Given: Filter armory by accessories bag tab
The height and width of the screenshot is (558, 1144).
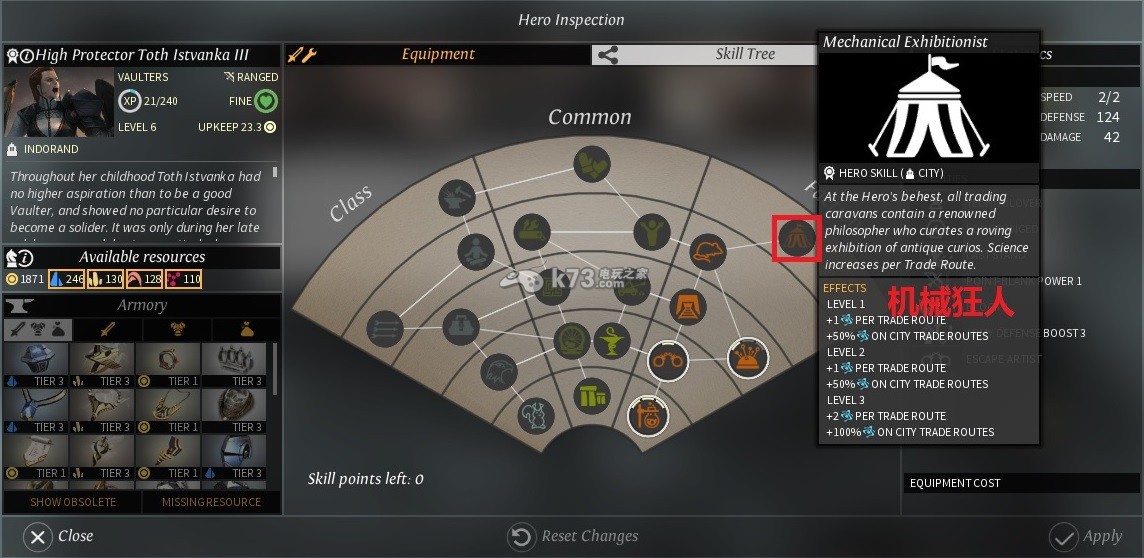Looking at the screenshot, I should tap(245, 329).
